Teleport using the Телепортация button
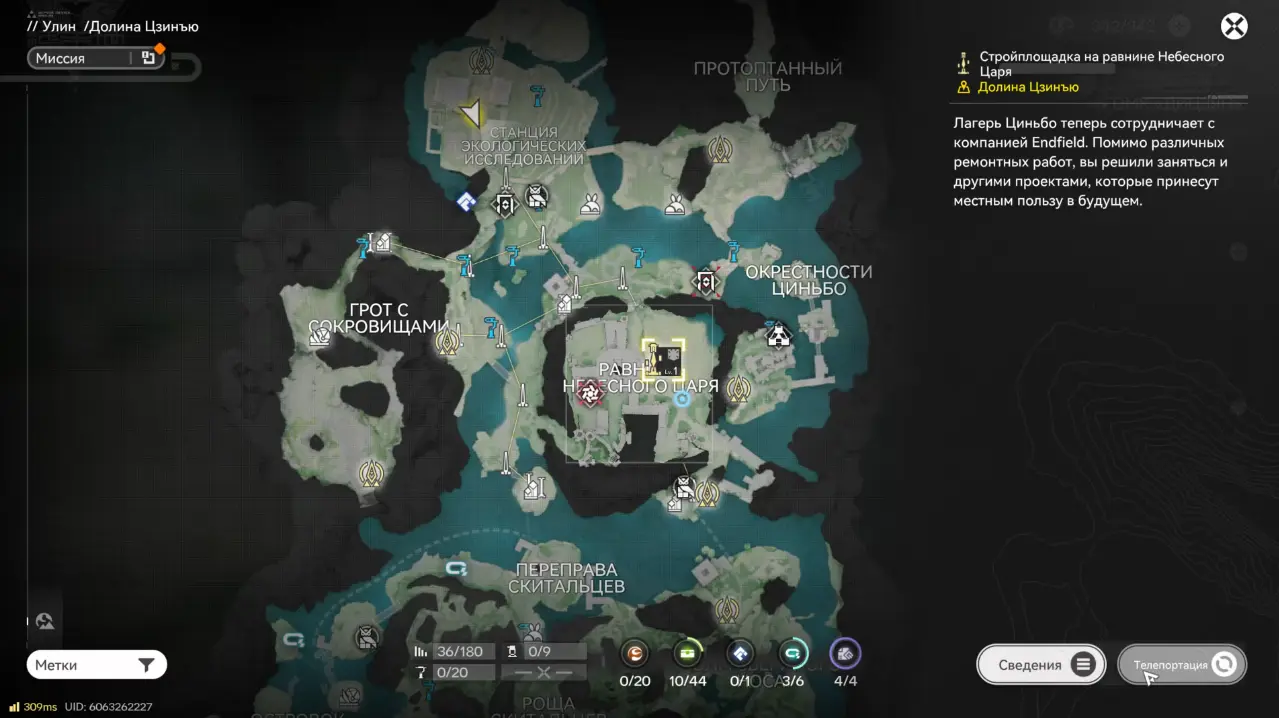This screenshot has height=718, width=1279. (1182, 665)
